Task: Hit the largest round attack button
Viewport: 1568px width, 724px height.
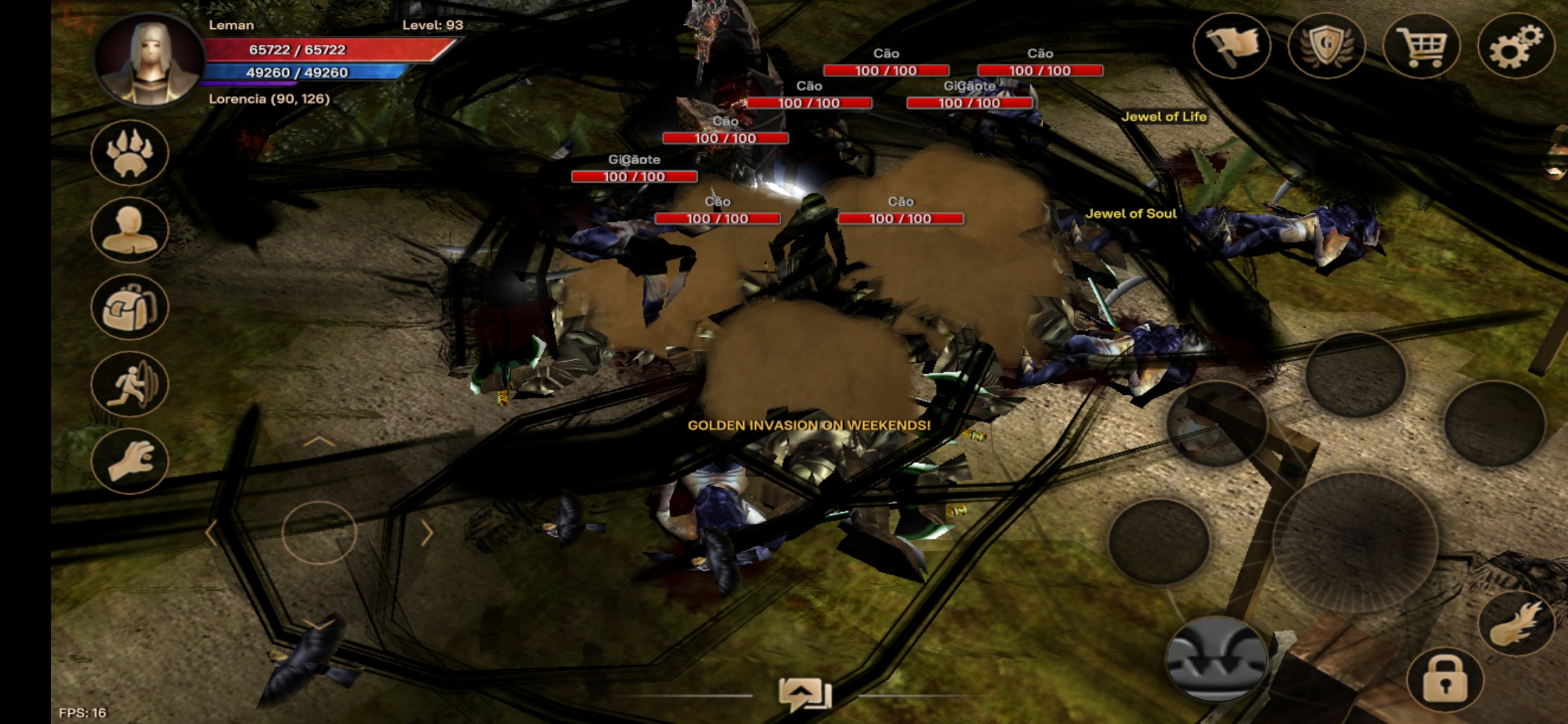Action: pos(1355,542)
